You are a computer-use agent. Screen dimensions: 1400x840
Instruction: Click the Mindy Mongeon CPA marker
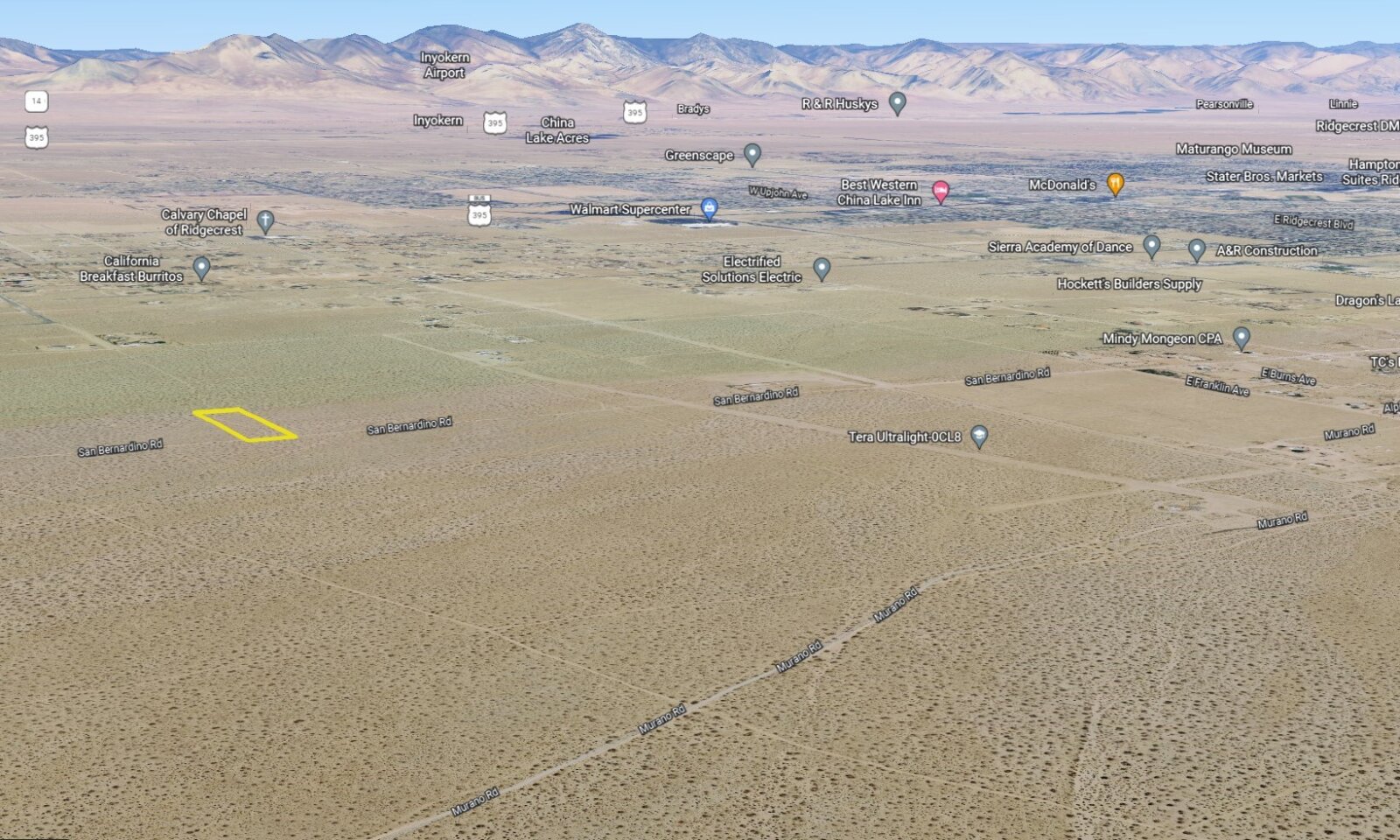1241,337
